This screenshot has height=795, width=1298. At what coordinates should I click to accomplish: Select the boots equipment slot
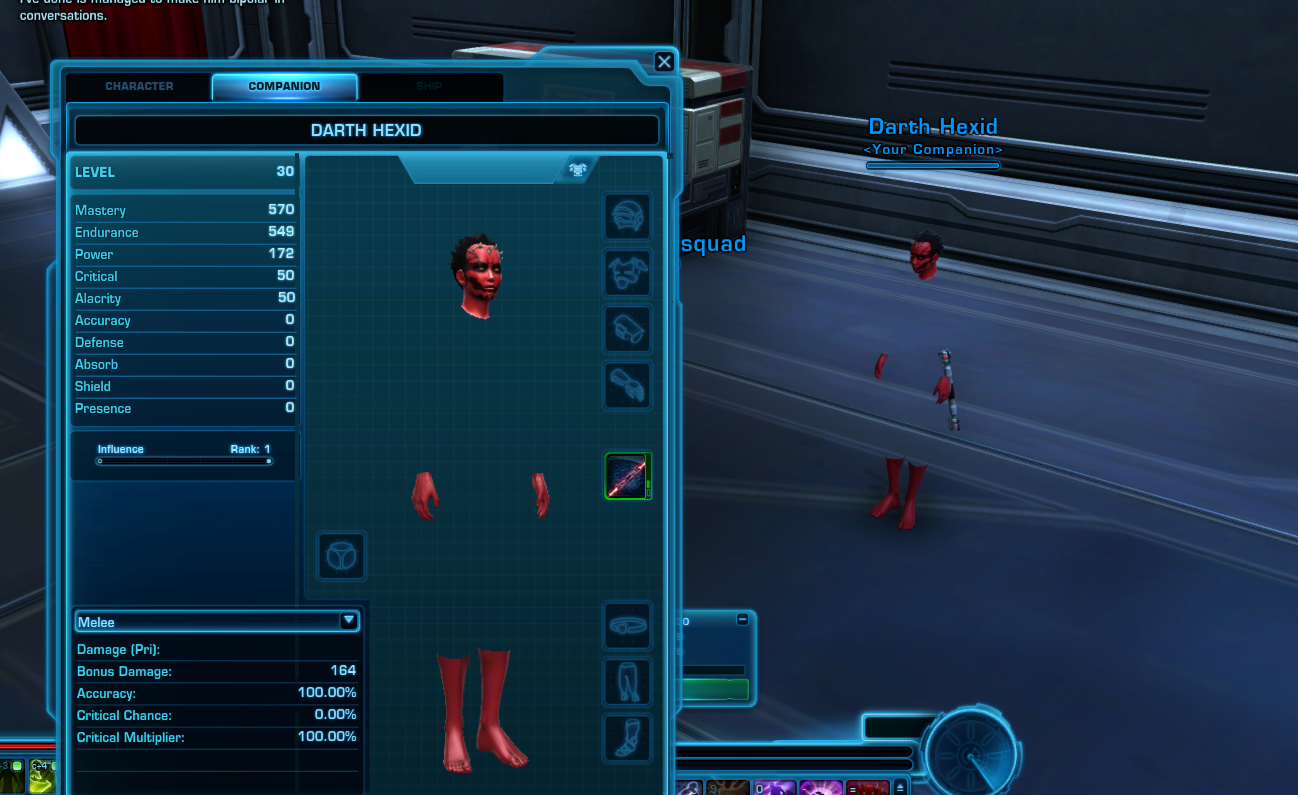(628, 739)
